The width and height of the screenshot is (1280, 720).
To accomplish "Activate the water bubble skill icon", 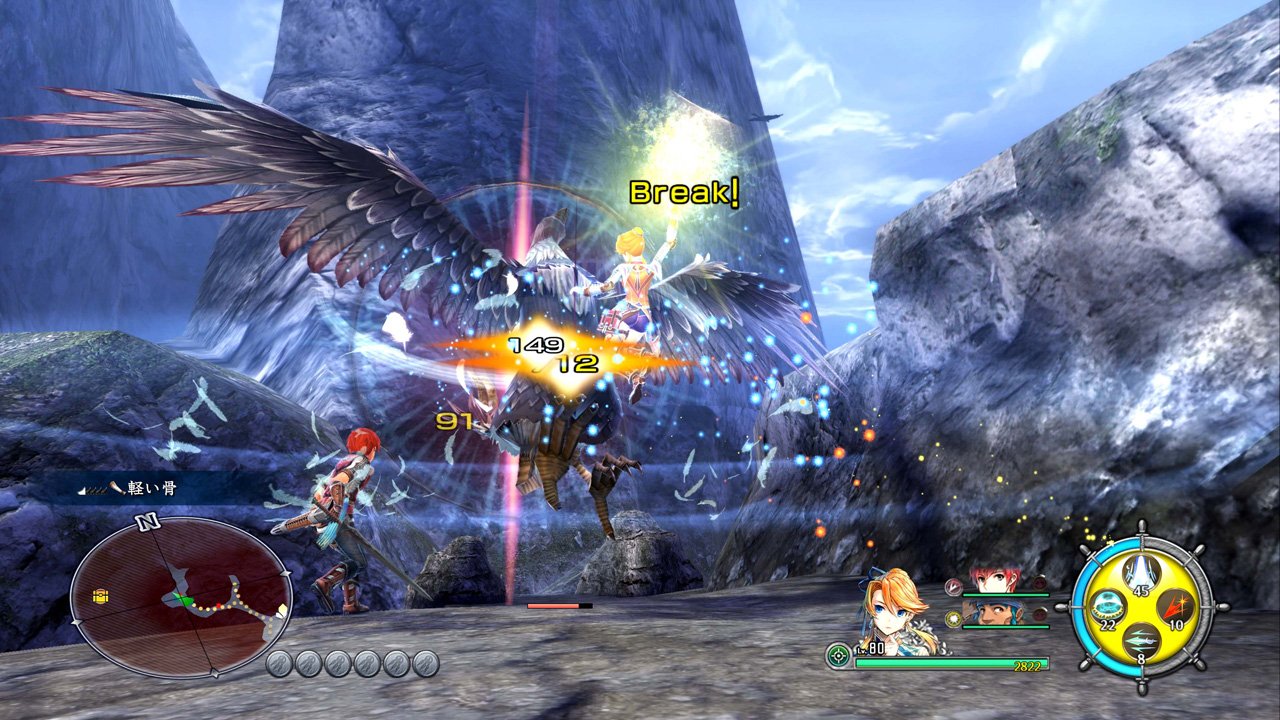I will click(x=1109, y=606).
